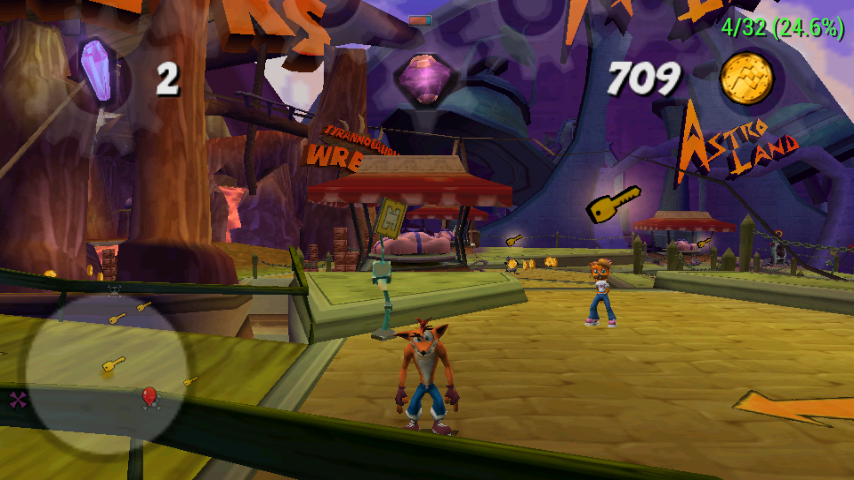Click the purple cross marker beside minimap
The image size is (854, 480).
click(18, 400)
